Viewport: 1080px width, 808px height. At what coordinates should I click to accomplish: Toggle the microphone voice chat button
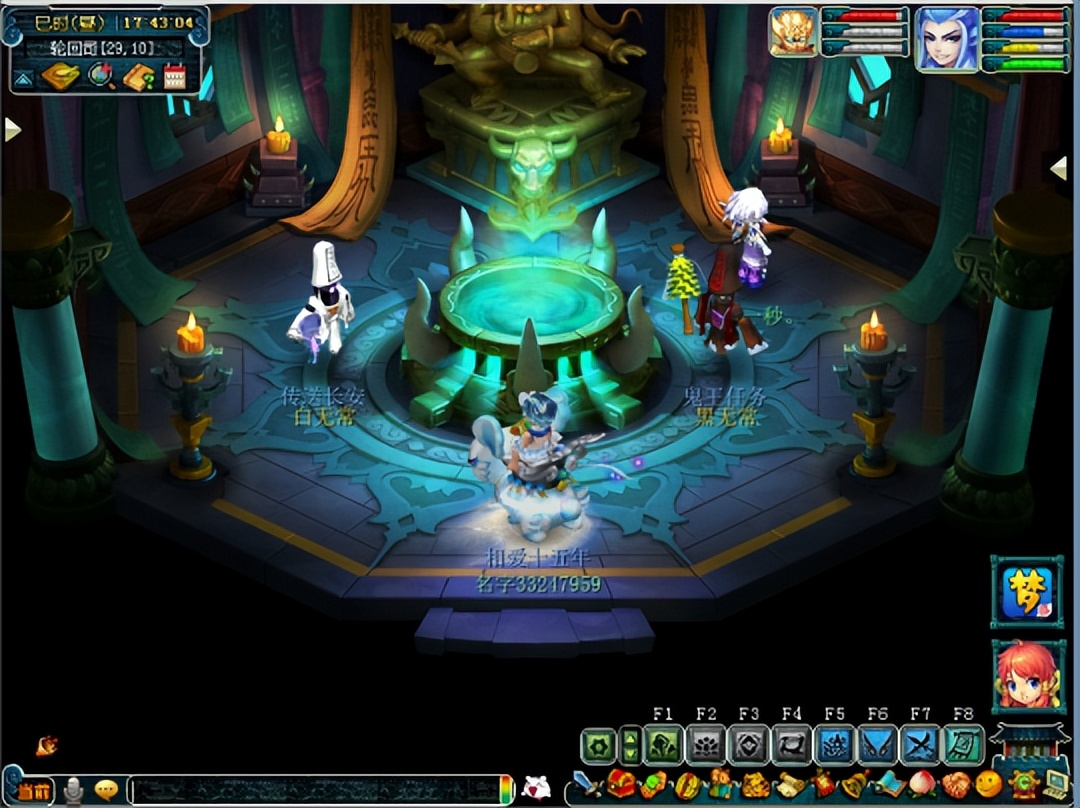(x=73, y=790)
